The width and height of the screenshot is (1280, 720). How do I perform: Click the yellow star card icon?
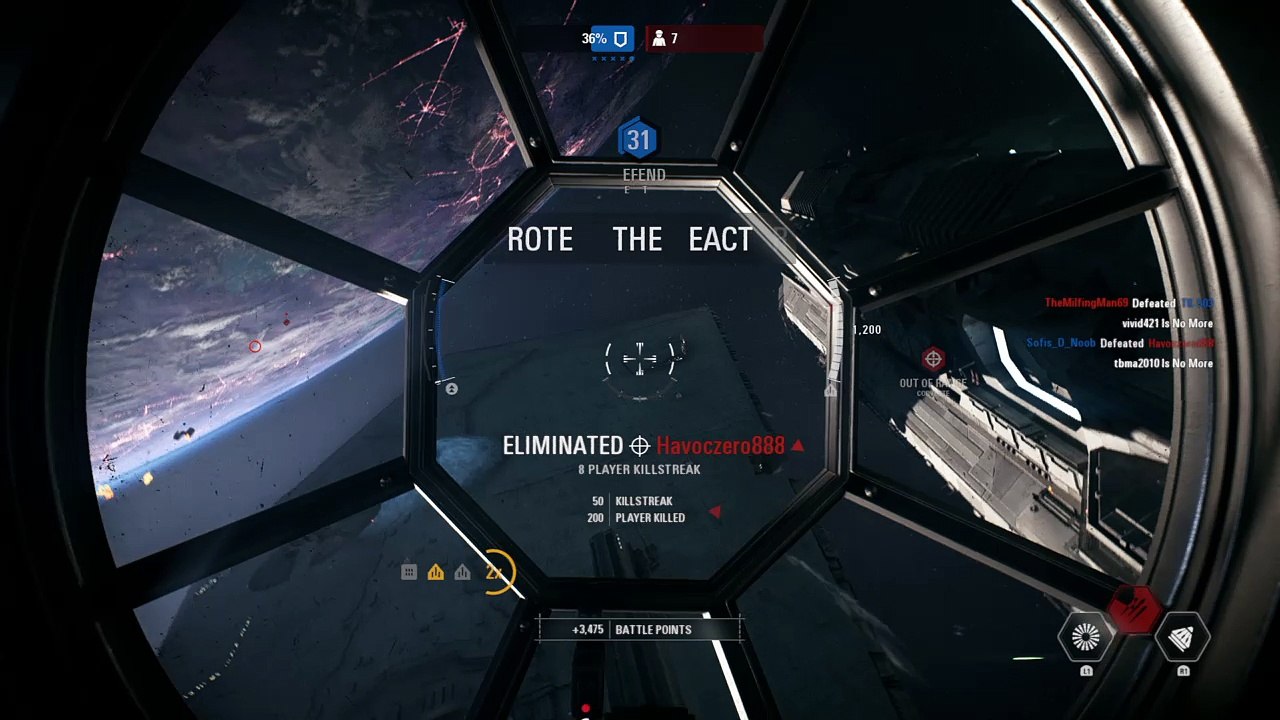pos(435,572)
